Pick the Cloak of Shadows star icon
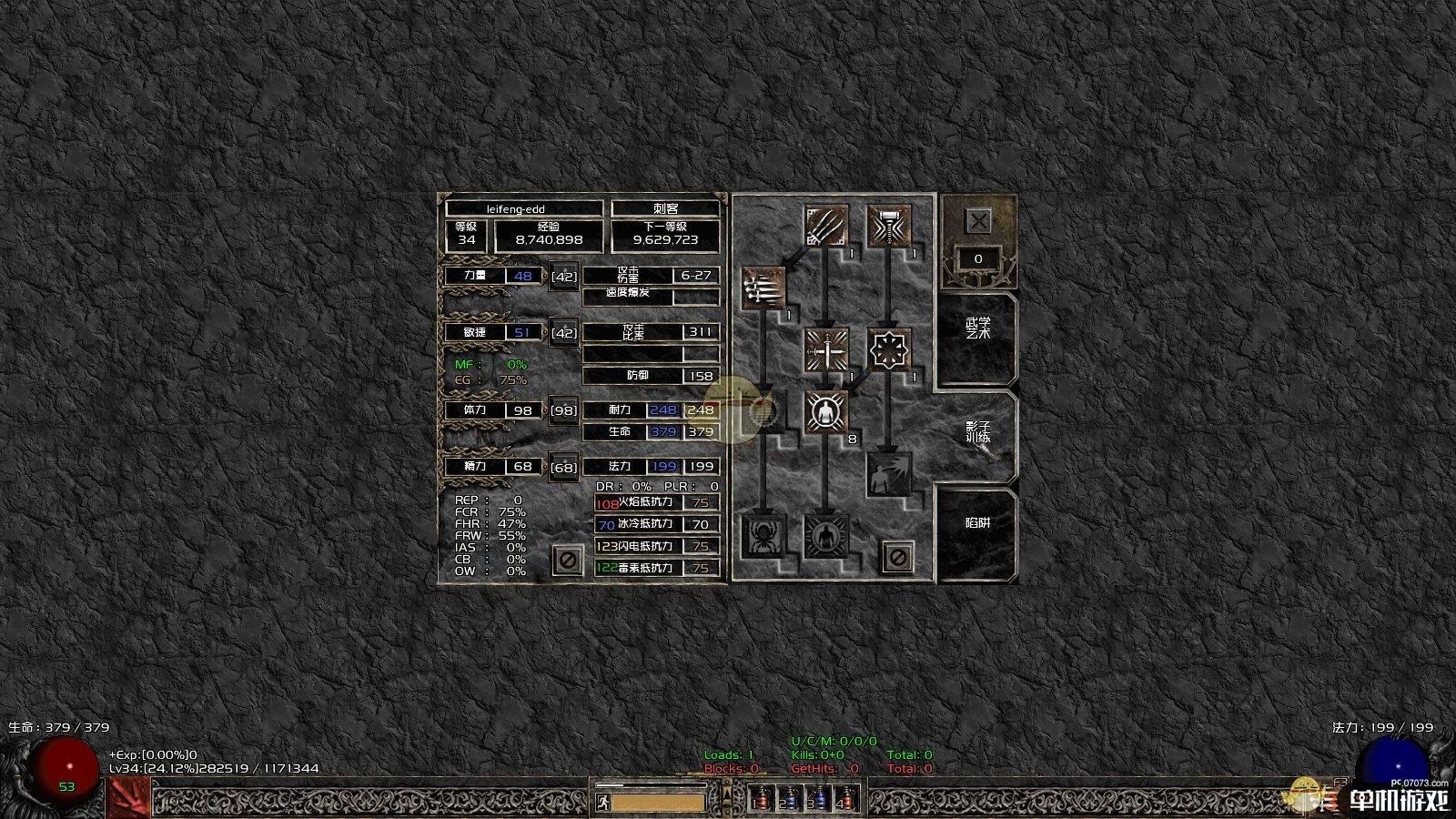 click(889, 350)
